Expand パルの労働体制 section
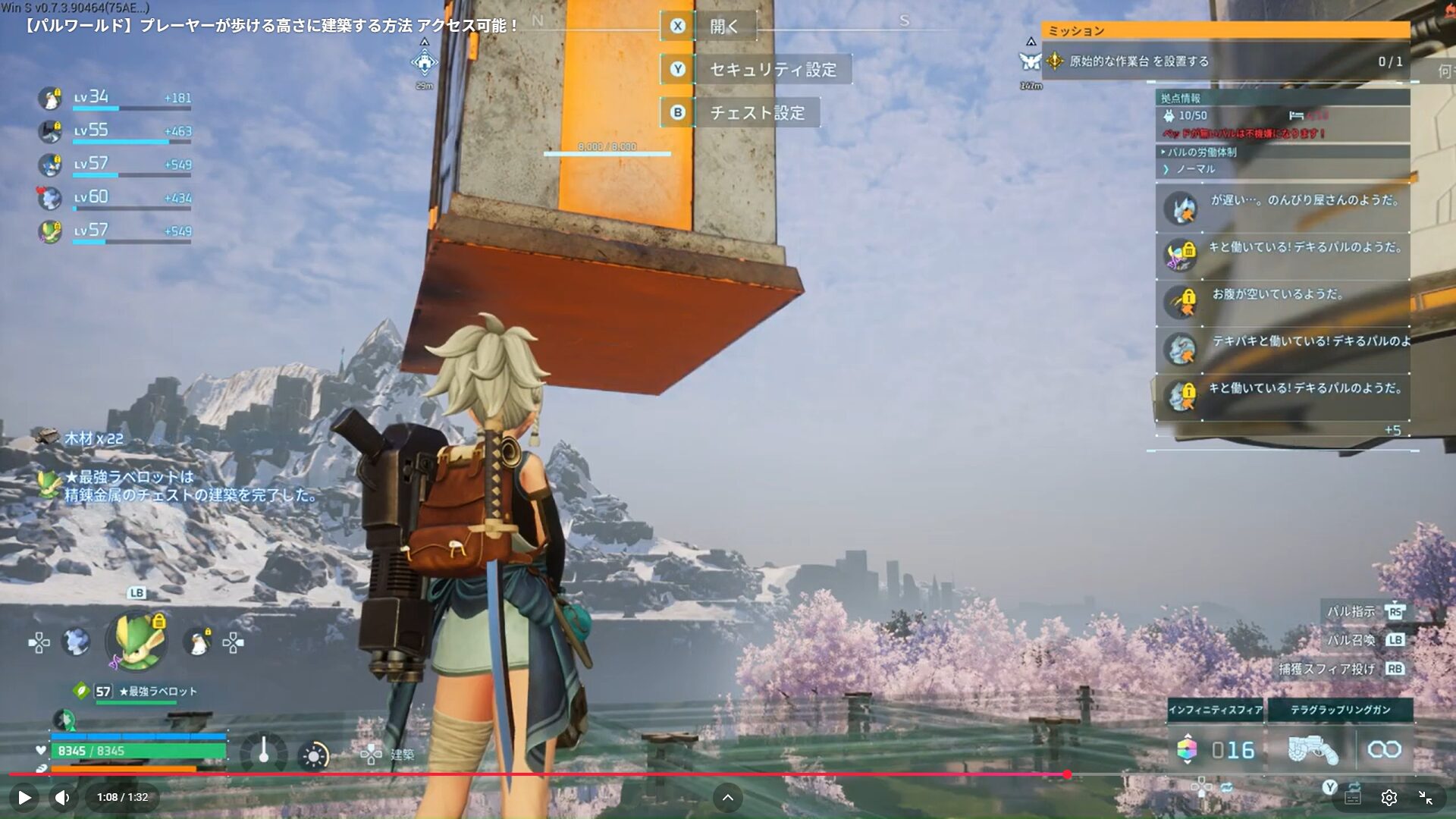This screenshot has height=819, width=1456. (x=1201, y=152)
